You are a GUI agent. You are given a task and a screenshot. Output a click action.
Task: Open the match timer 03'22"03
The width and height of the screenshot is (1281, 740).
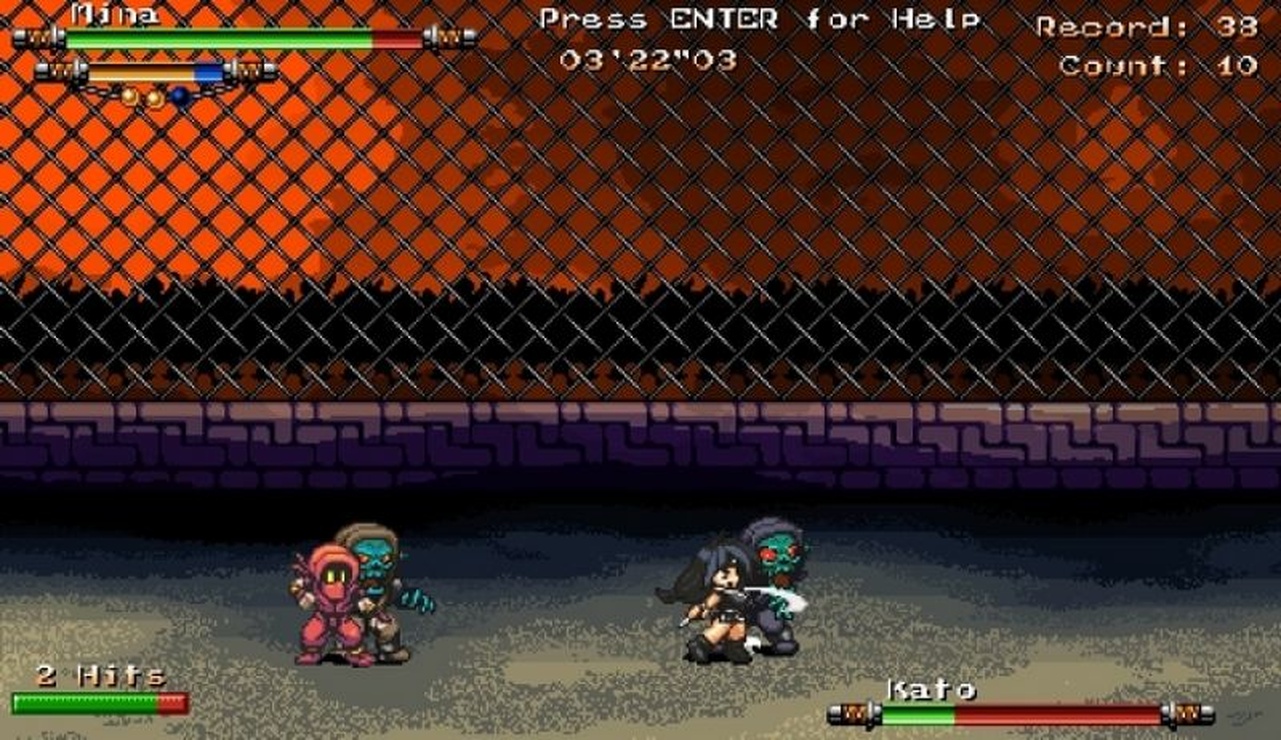click(650, 60)
